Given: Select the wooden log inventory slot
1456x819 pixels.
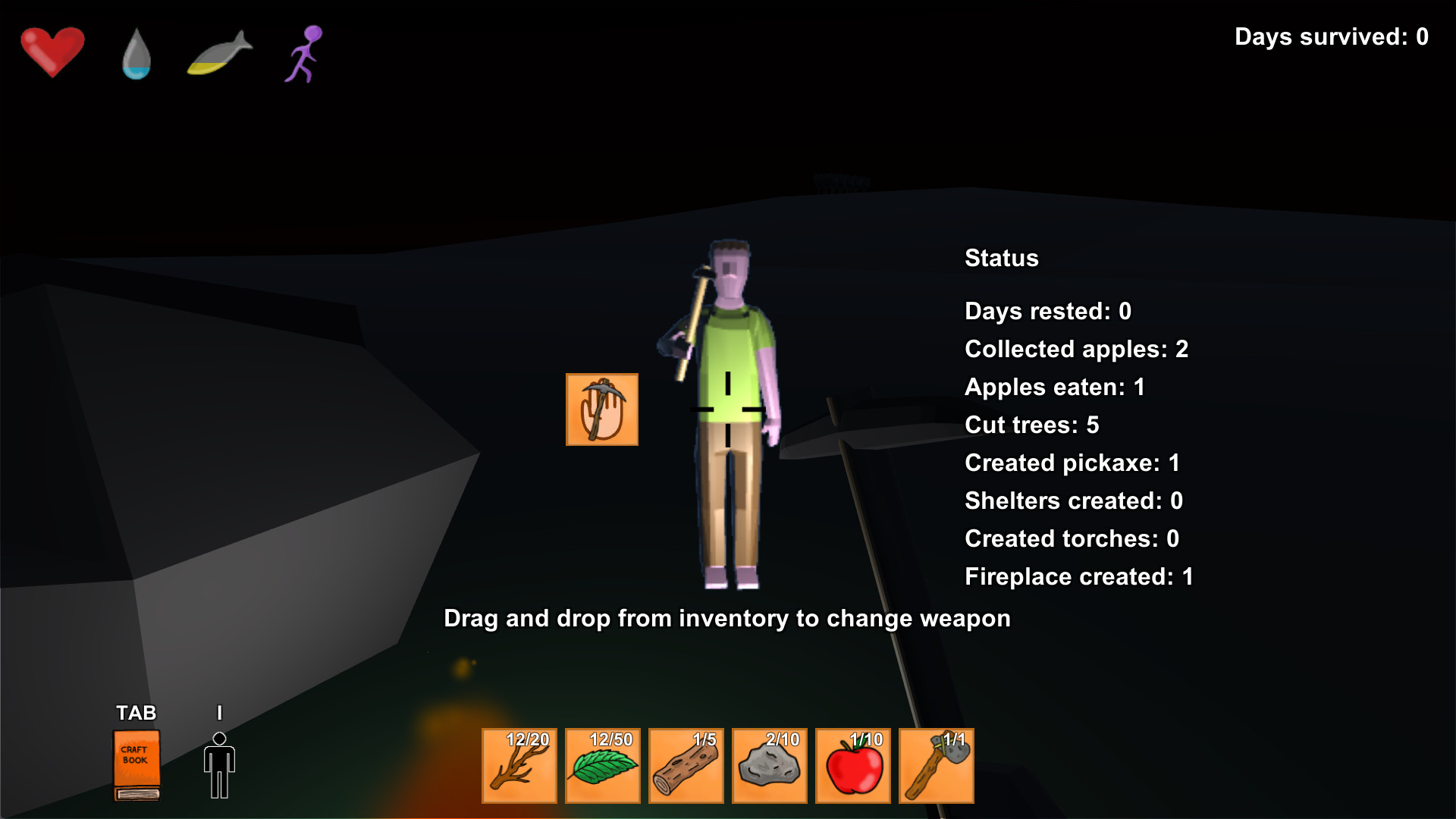Looking at the screenshot, I should pos(686,766).
